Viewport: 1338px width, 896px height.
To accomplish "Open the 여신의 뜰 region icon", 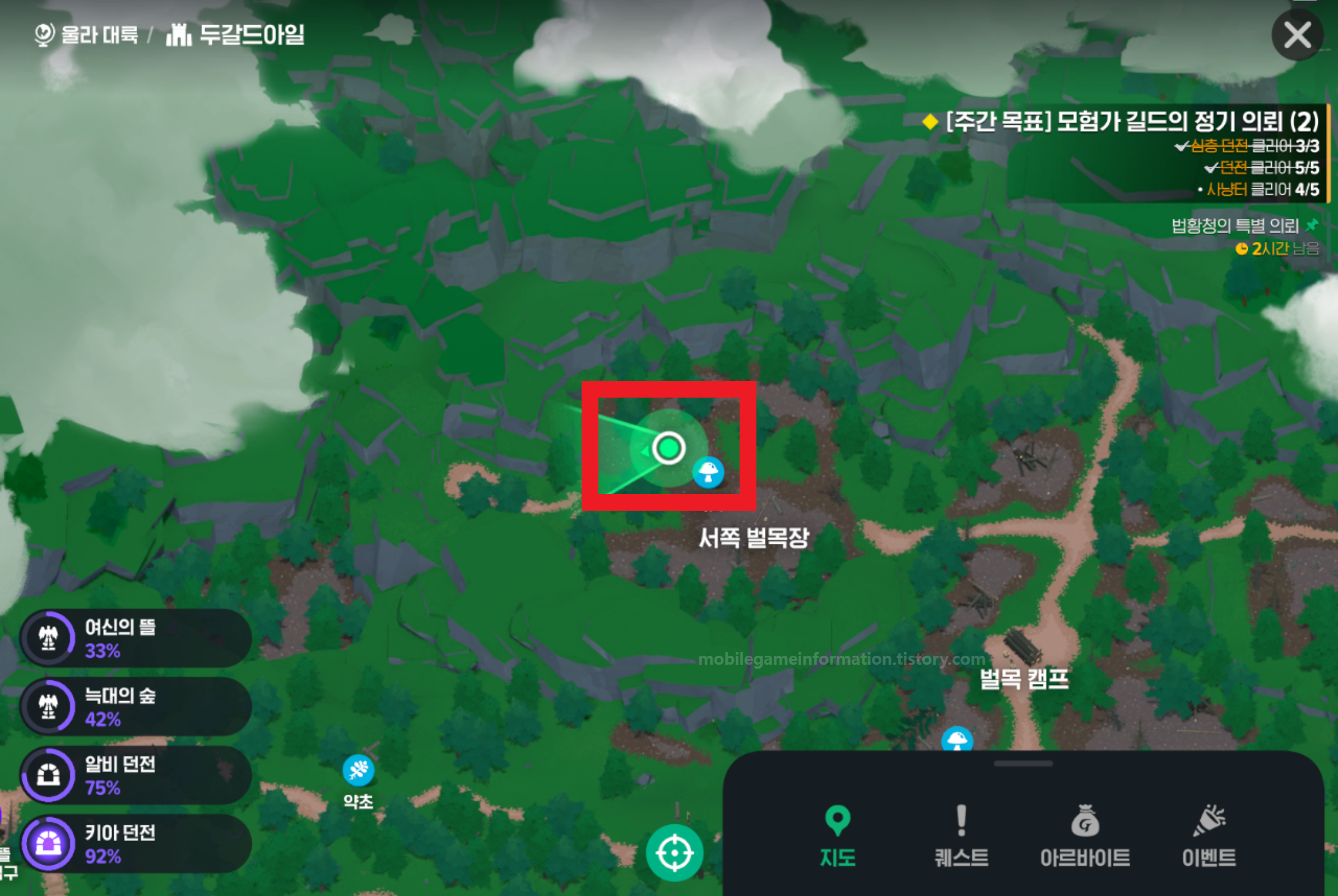I will [50, 638].
